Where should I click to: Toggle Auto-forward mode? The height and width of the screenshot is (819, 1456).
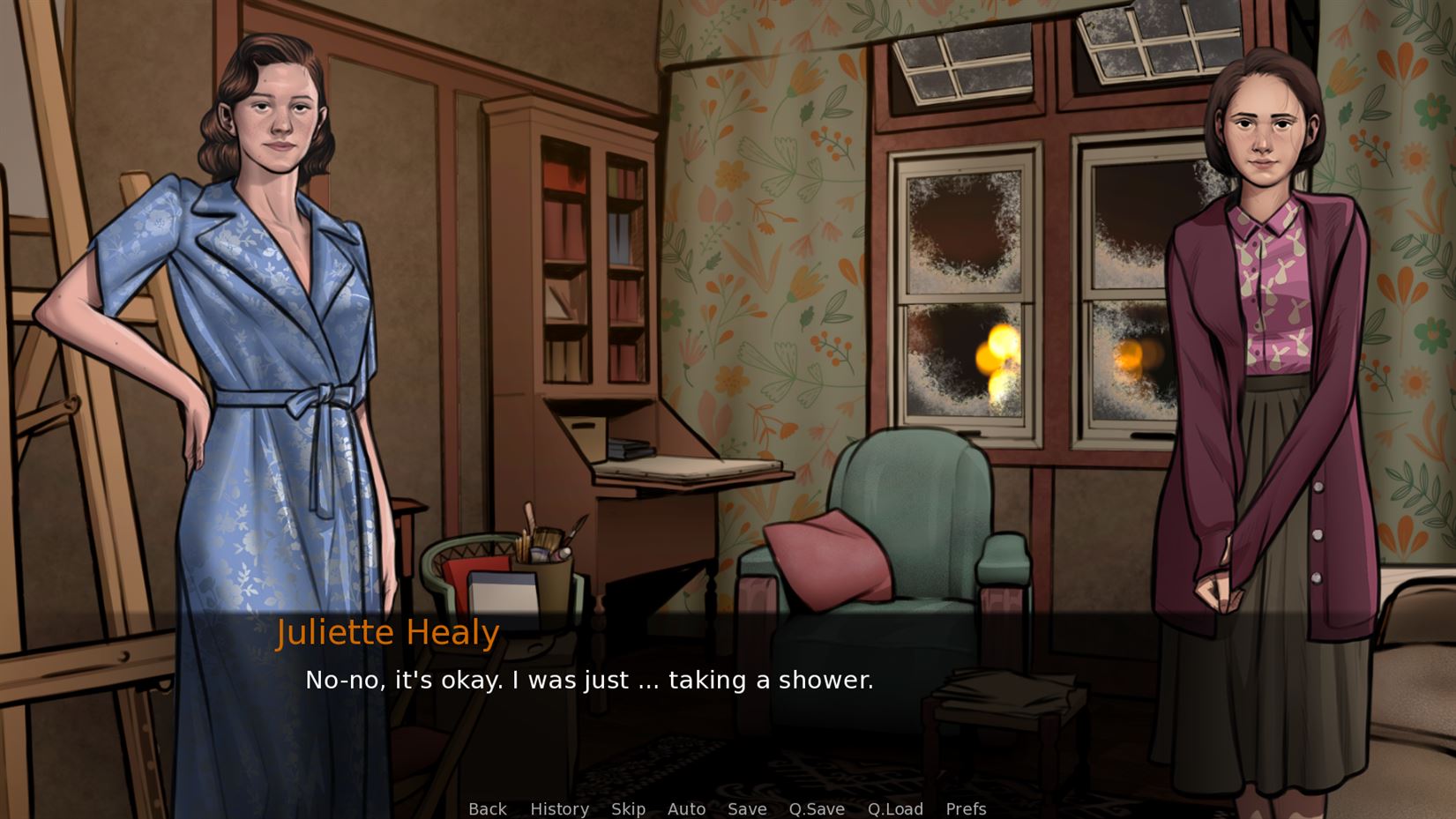[687, 809]
